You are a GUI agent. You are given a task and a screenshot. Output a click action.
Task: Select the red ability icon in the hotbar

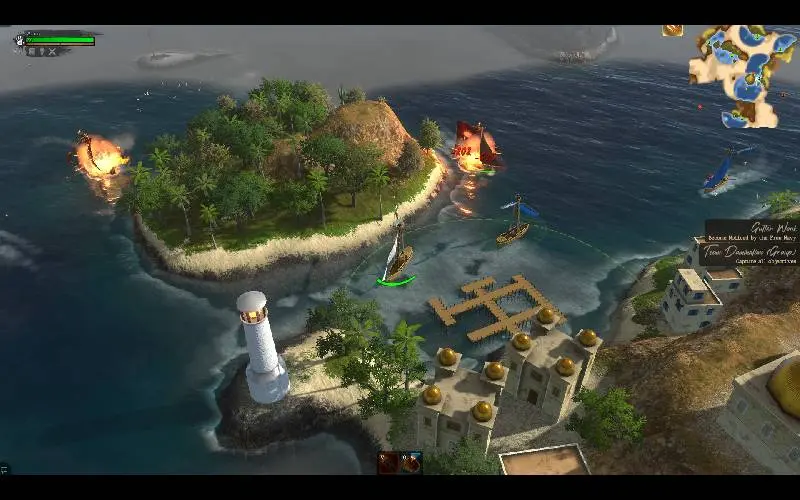[x=388, y=462]
